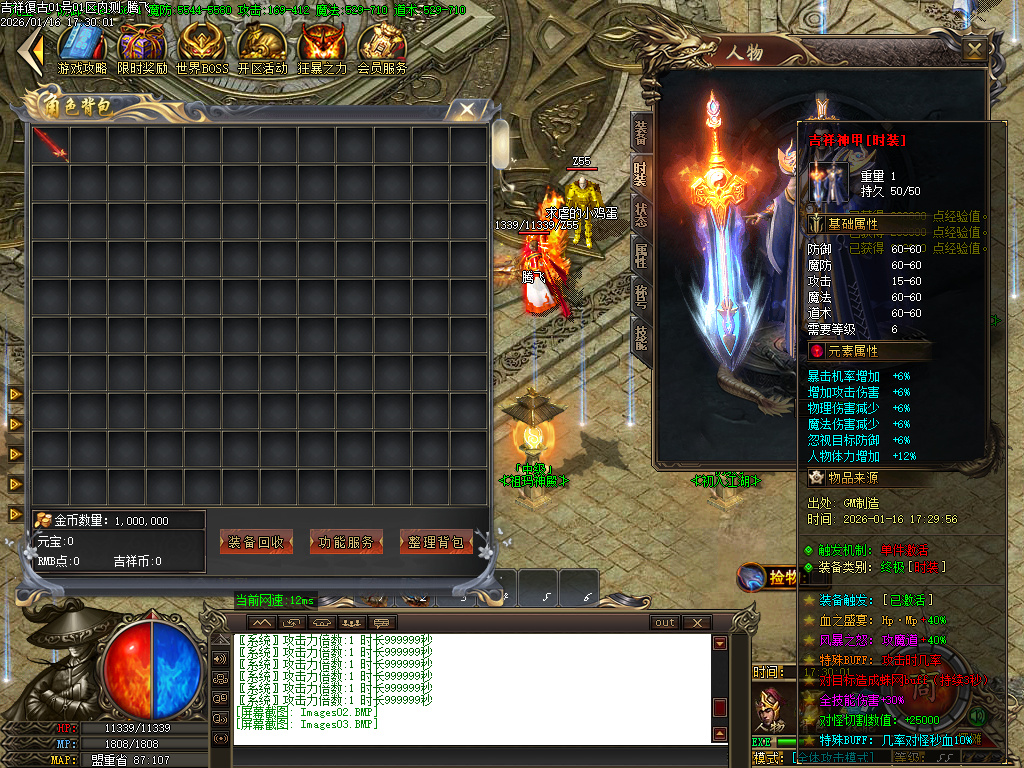Open the 功能服务 function services button
This screenshot has width=1024, height=768.
pos(346,542)
